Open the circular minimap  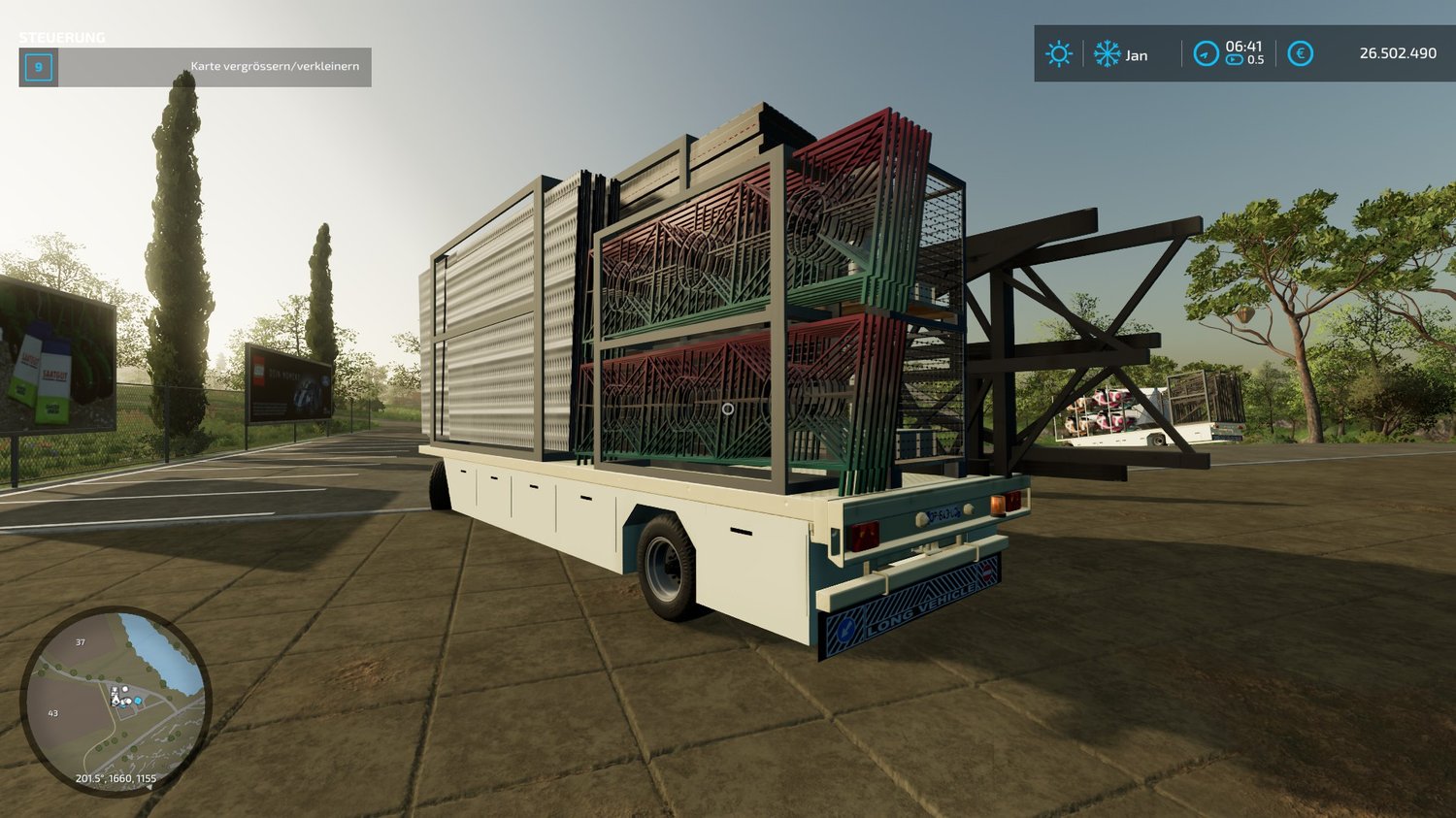pos(116,701)
